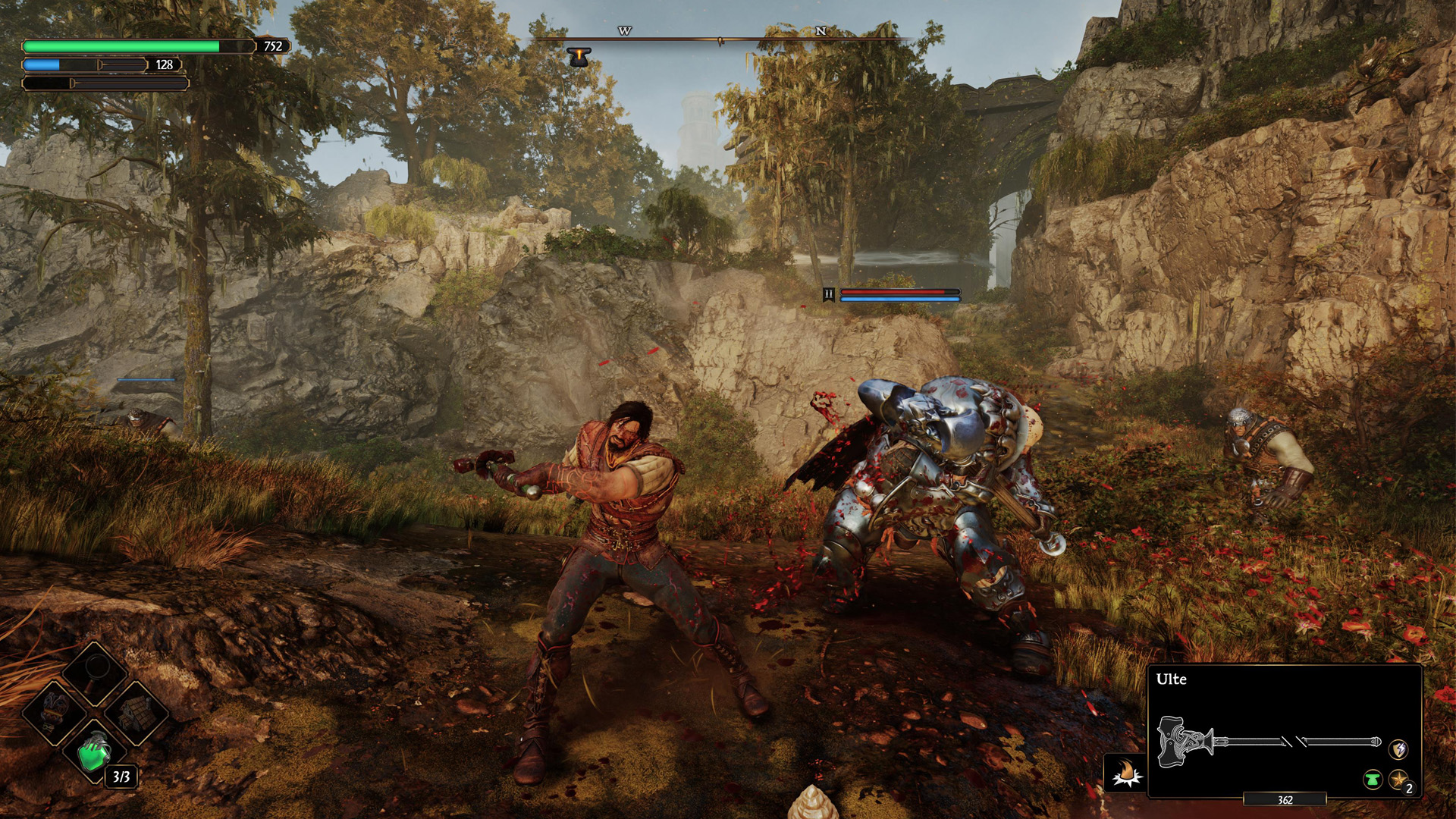Click the lightning shield icon in Ulte's panel
Viewport: 1456px width, 819px height.
(1398, 750)
